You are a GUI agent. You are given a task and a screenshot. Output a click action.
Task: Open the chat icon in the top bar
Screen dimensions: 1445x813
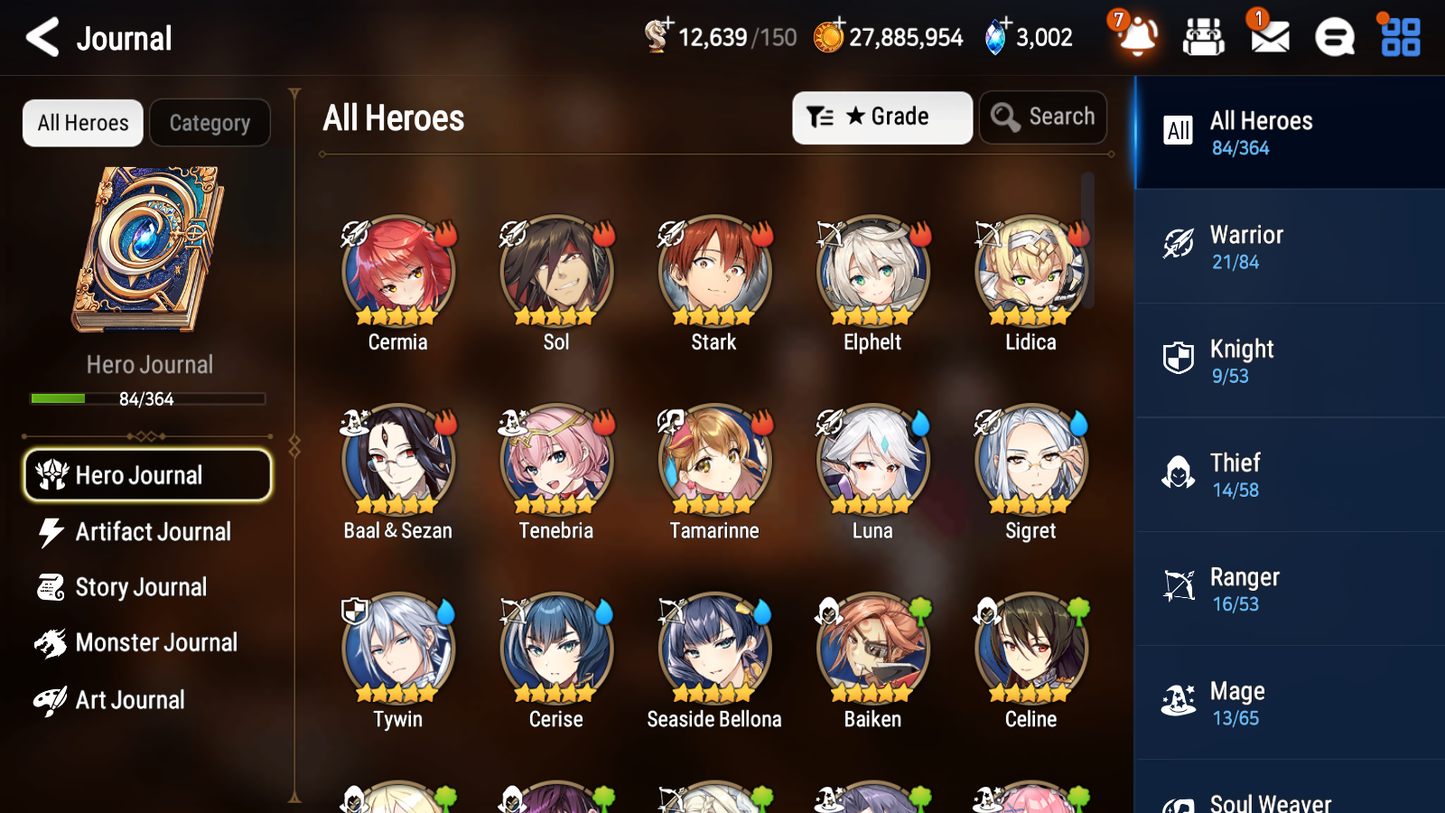[1333, 36]
